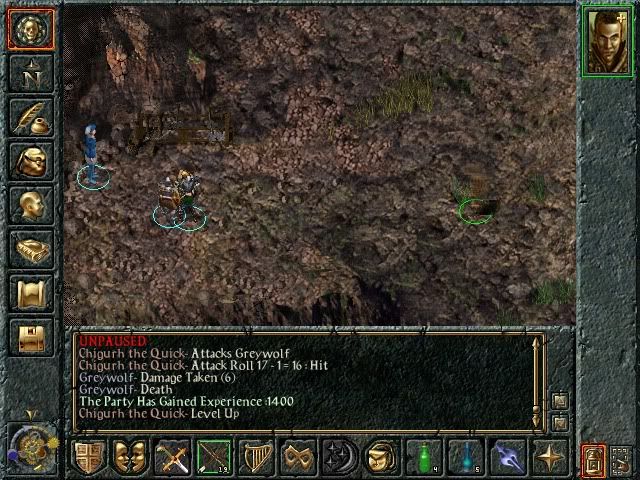This screenshot has height=480, width=640.
Task: Use the blue potion quick item
Action: click(x=466, y=457)
